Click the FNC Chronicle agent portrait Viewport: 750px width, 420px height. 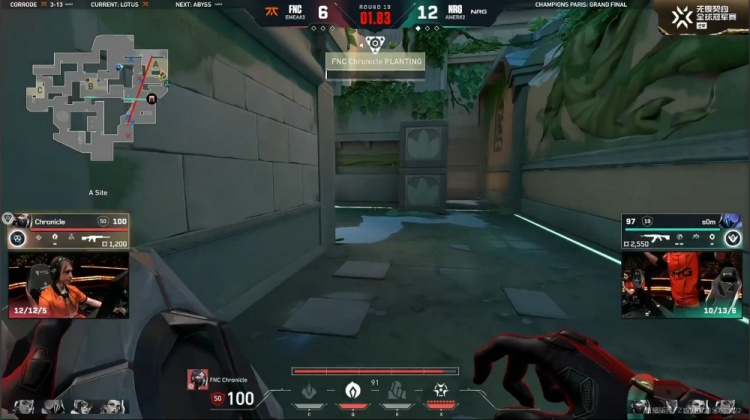tap(197, 381)
